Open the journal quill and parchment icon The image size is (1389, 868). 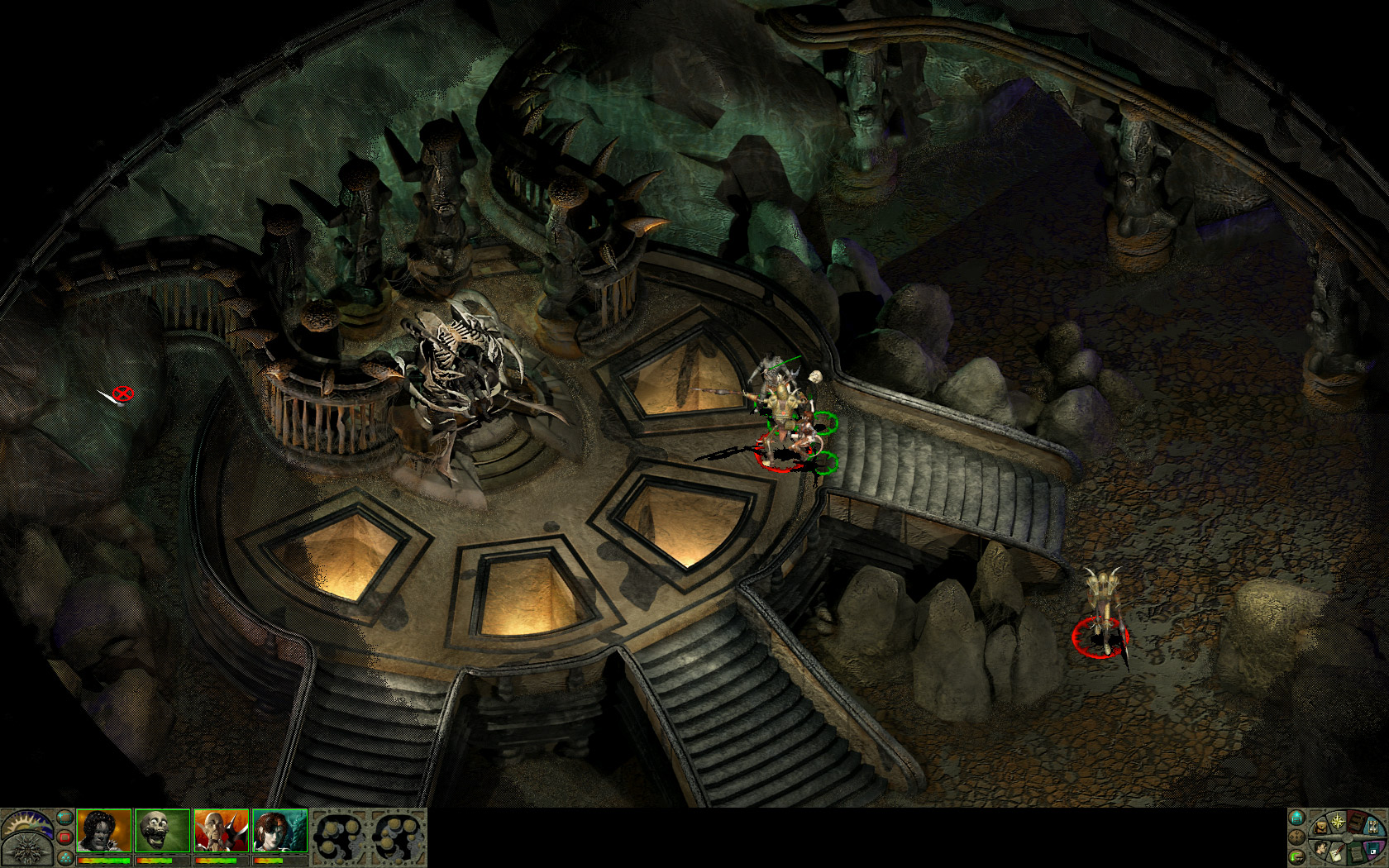click(1338, 855)
